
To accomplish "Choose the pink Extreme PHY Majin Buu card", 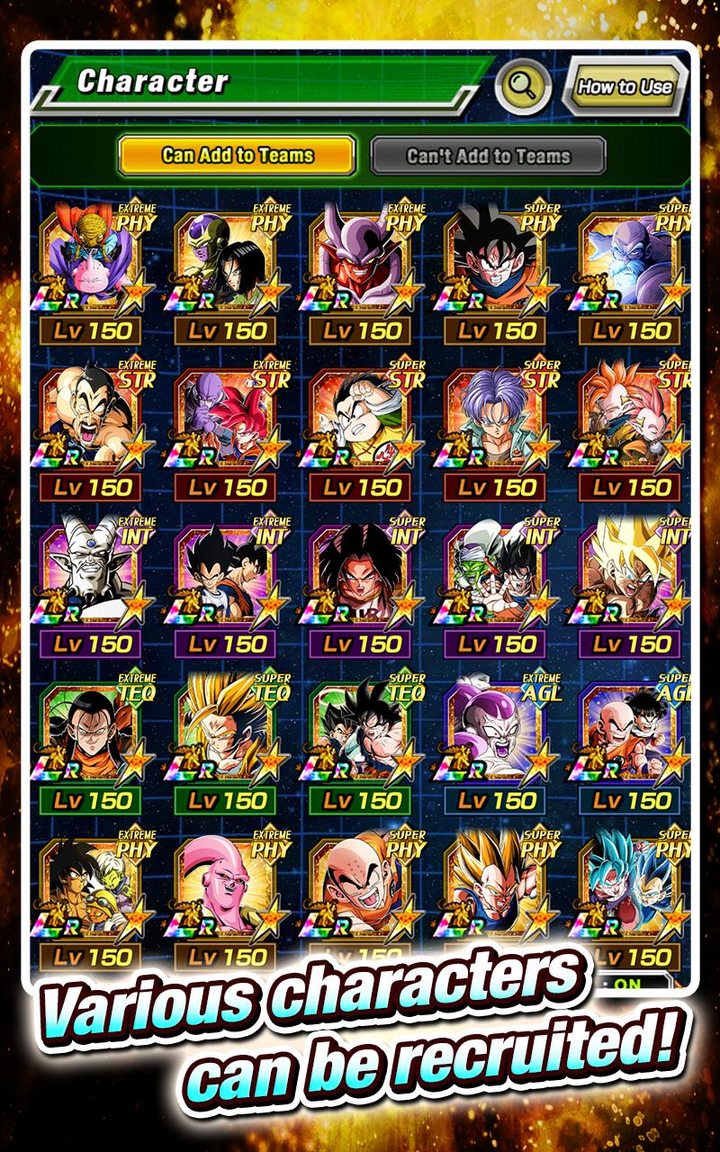I will (x=228, y=885).
